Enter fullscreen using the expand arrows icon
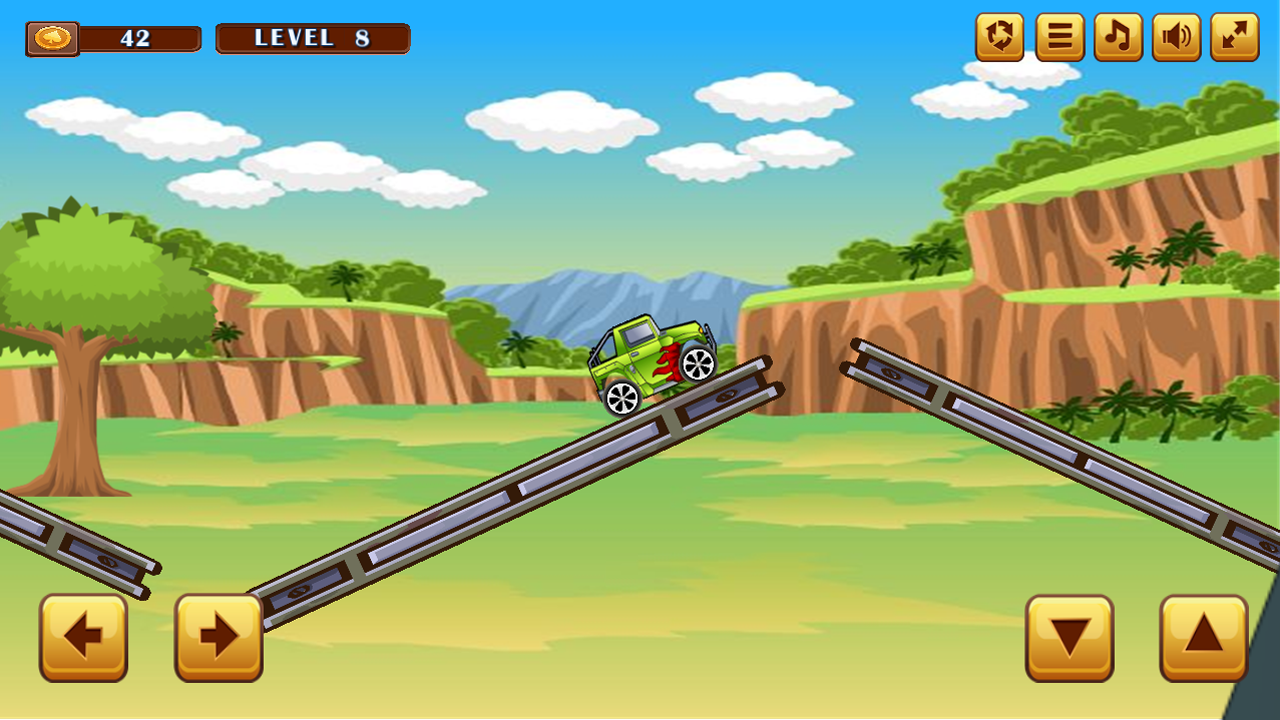This screenshot has width=1280, height=720. click(x=1233, y=38)
